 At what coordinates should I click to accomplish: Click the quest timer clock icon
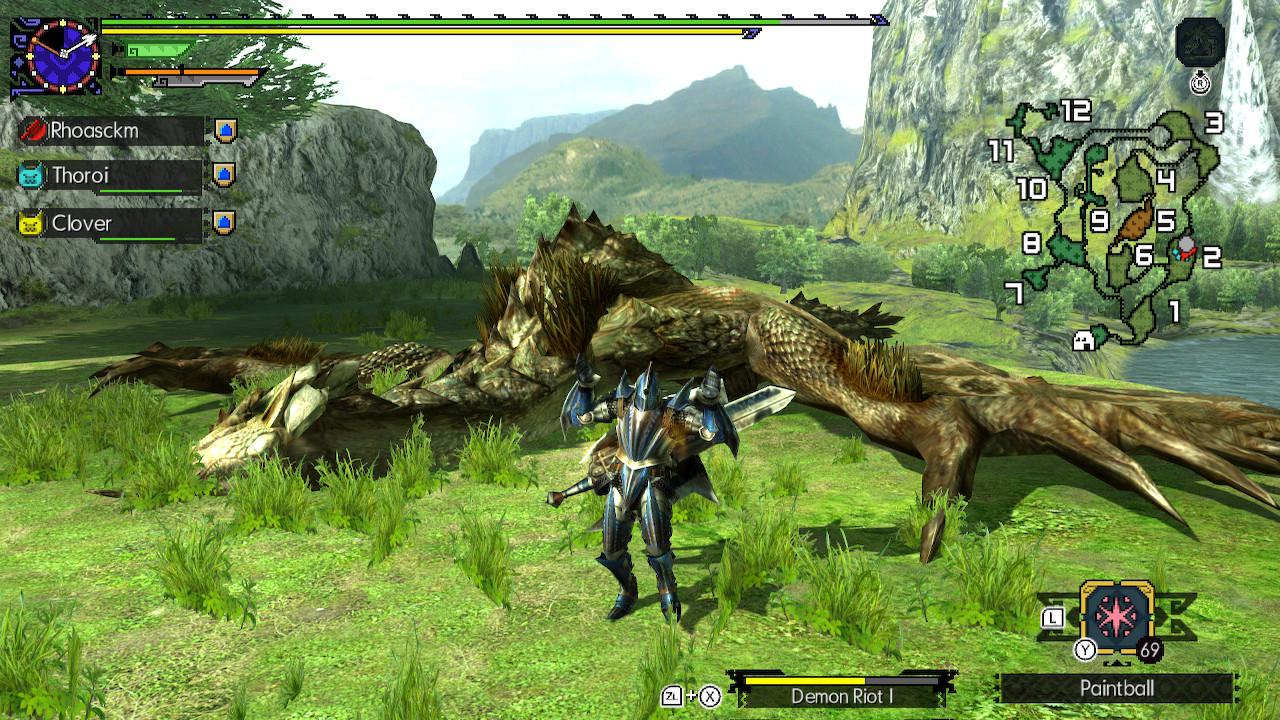(x=61, y=55)
